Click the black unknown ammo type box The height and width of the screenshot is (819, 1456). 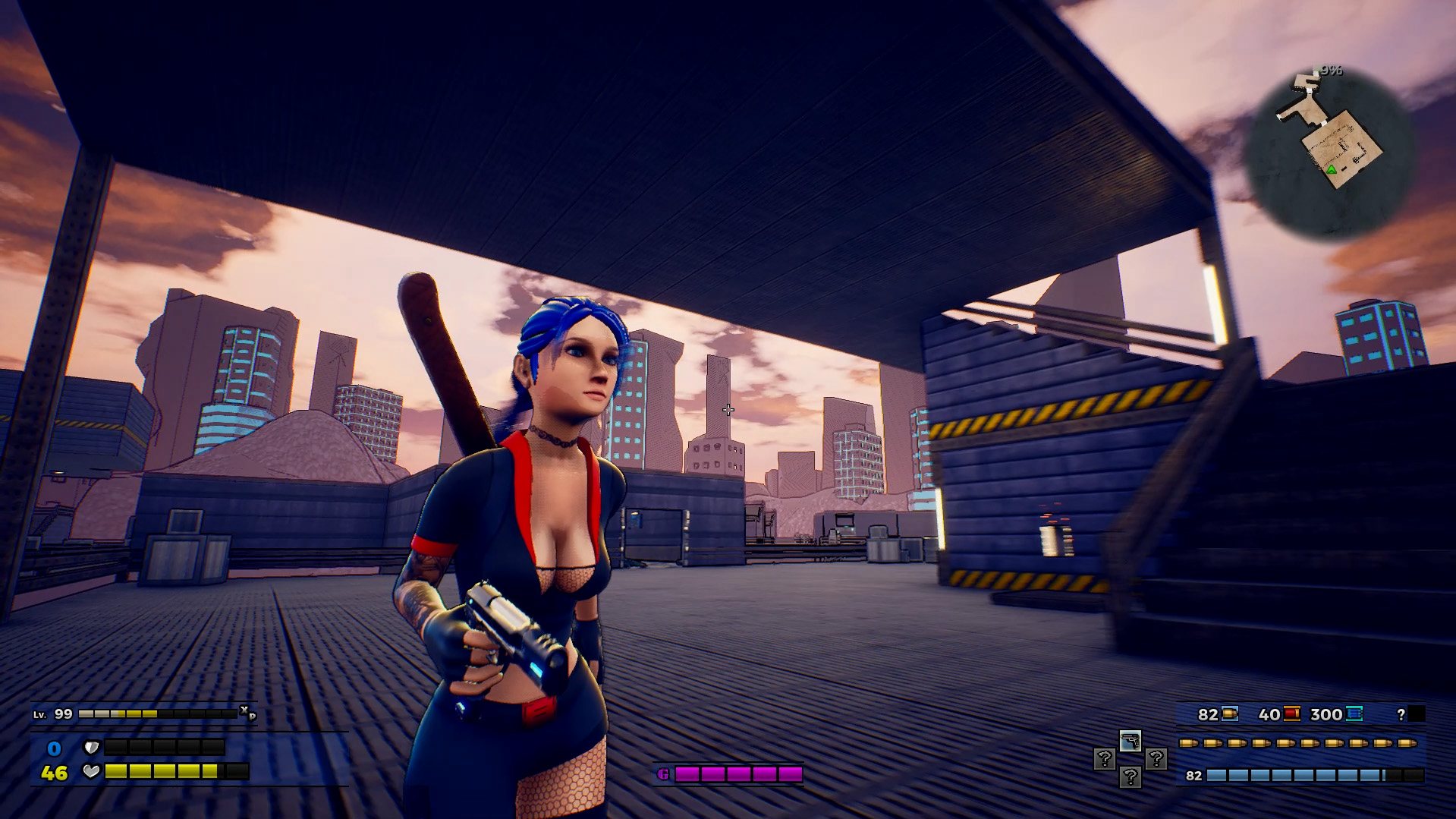(1416, 714)
